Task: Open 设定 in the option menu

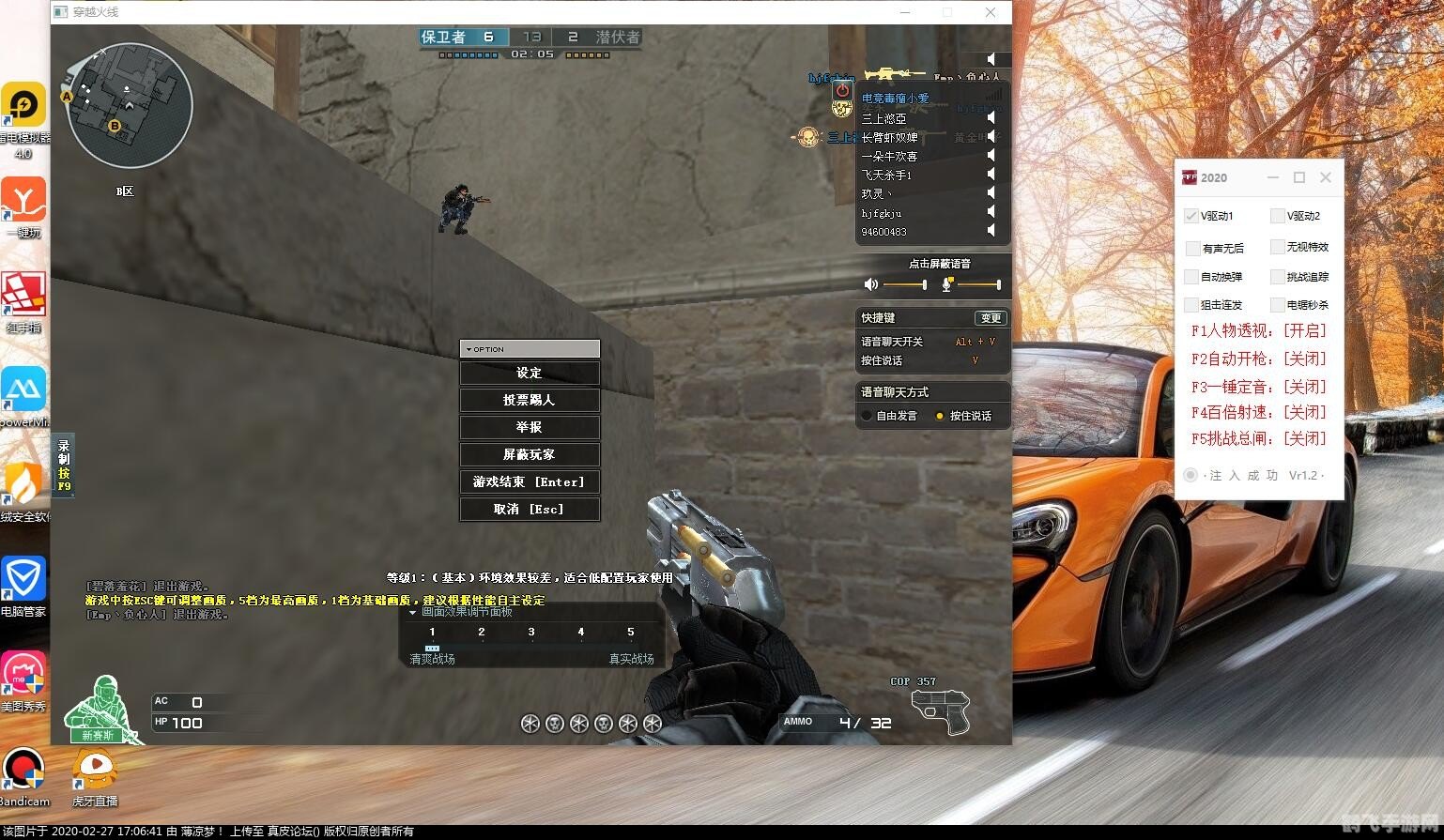Action: (x=530, y=373)
